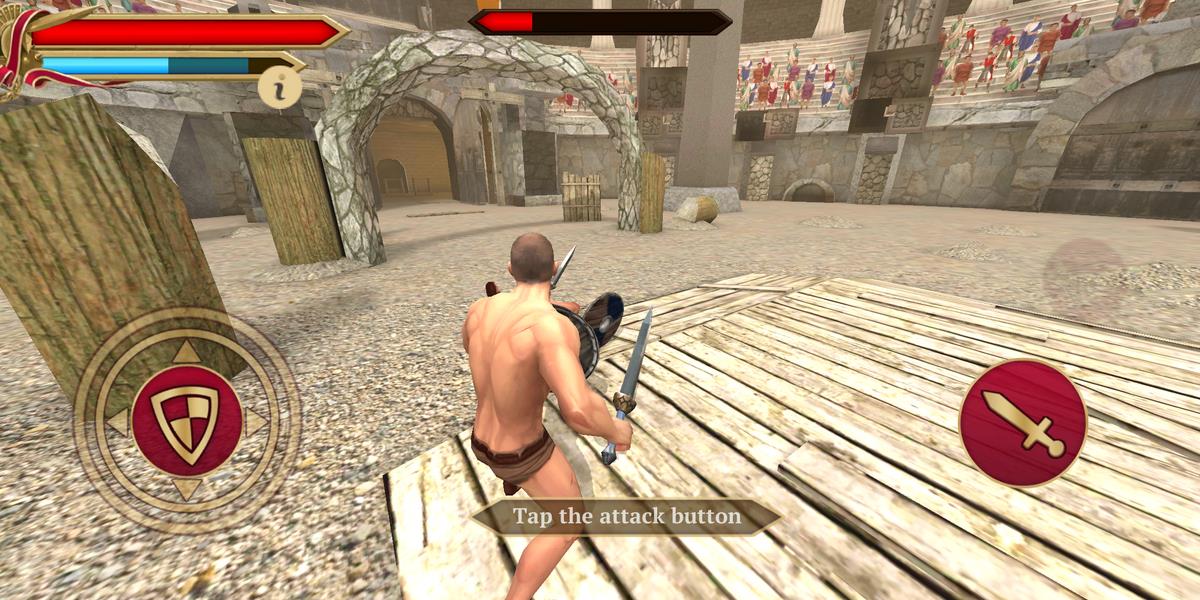
Task: Activate the shield block button
Action: [186, 420]
